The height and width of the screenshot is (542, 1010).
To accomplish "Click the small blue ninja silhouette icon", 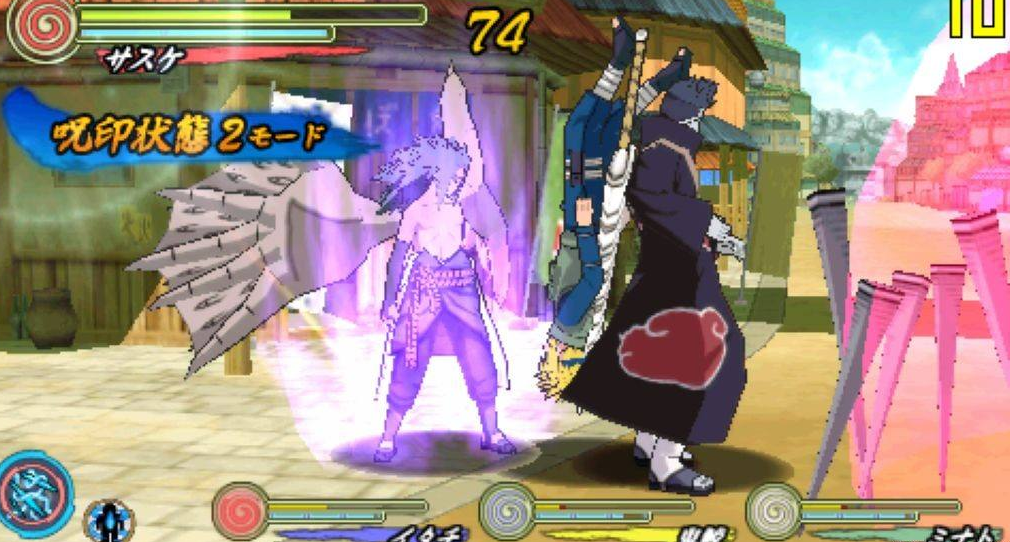I will click(x=108, y=520).
